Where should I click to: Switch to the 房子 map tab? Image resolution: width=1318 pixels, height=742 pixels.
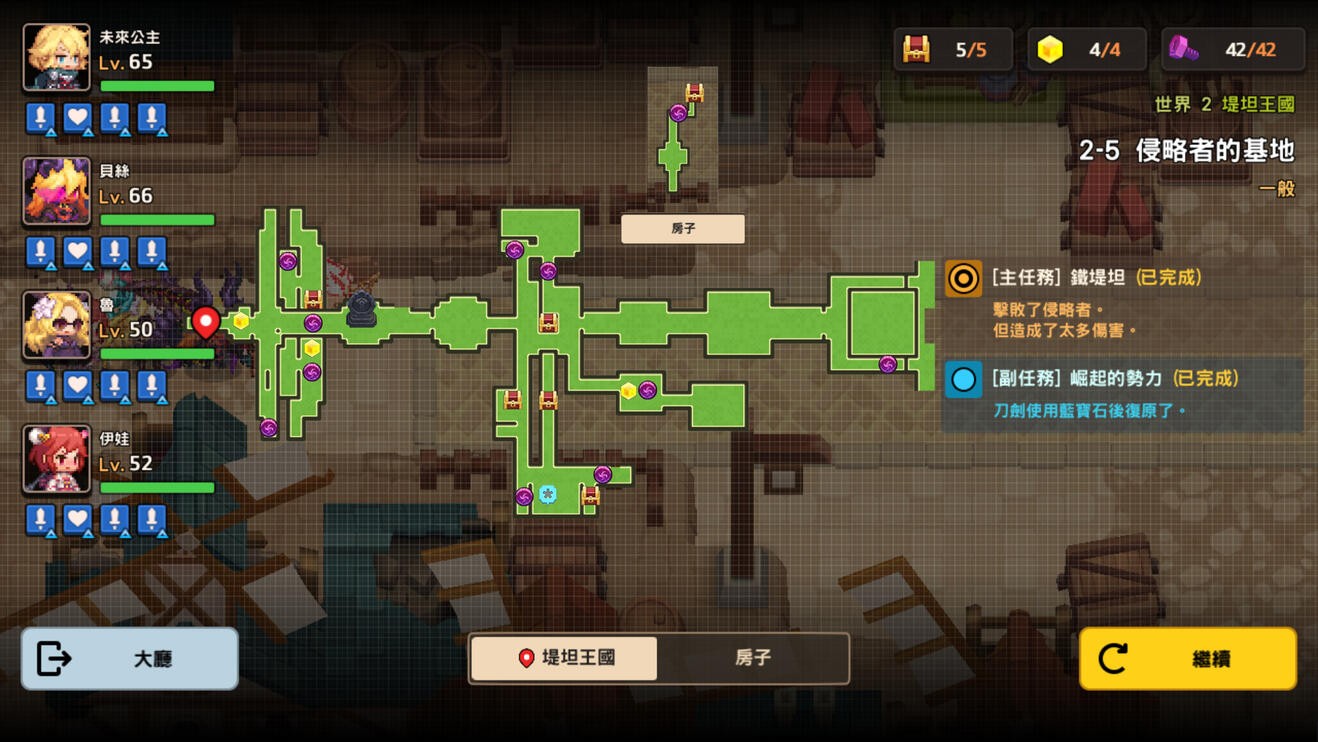click(x=753, y=658)
